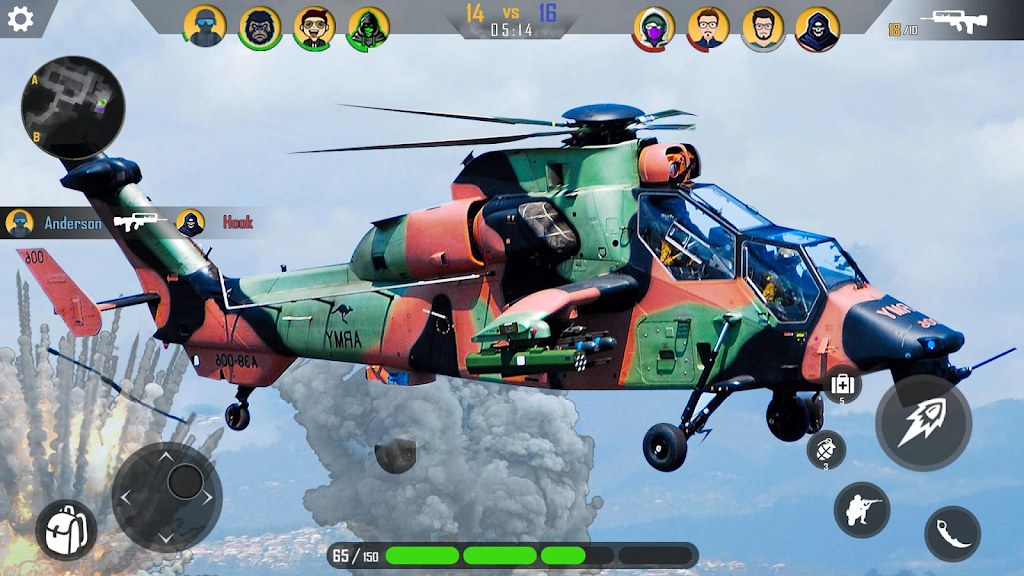This screenshot has width=1024, height=576.
Task: Select the purple masked enemy avatar
Action: [x=654, y=28]
